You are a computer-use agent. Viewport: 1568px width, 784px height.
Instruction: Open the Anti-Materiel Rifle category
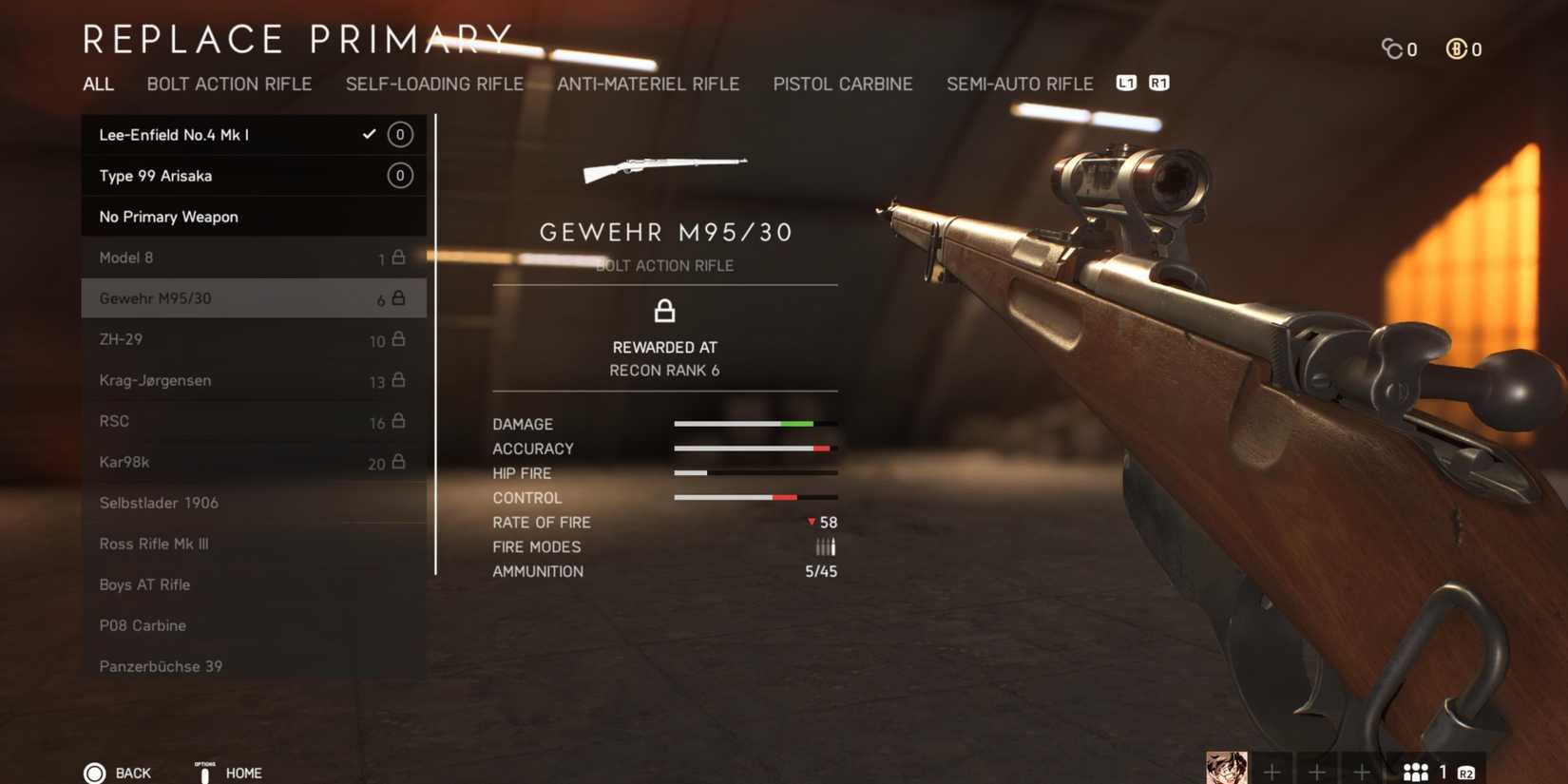click(x=648, y=84)
